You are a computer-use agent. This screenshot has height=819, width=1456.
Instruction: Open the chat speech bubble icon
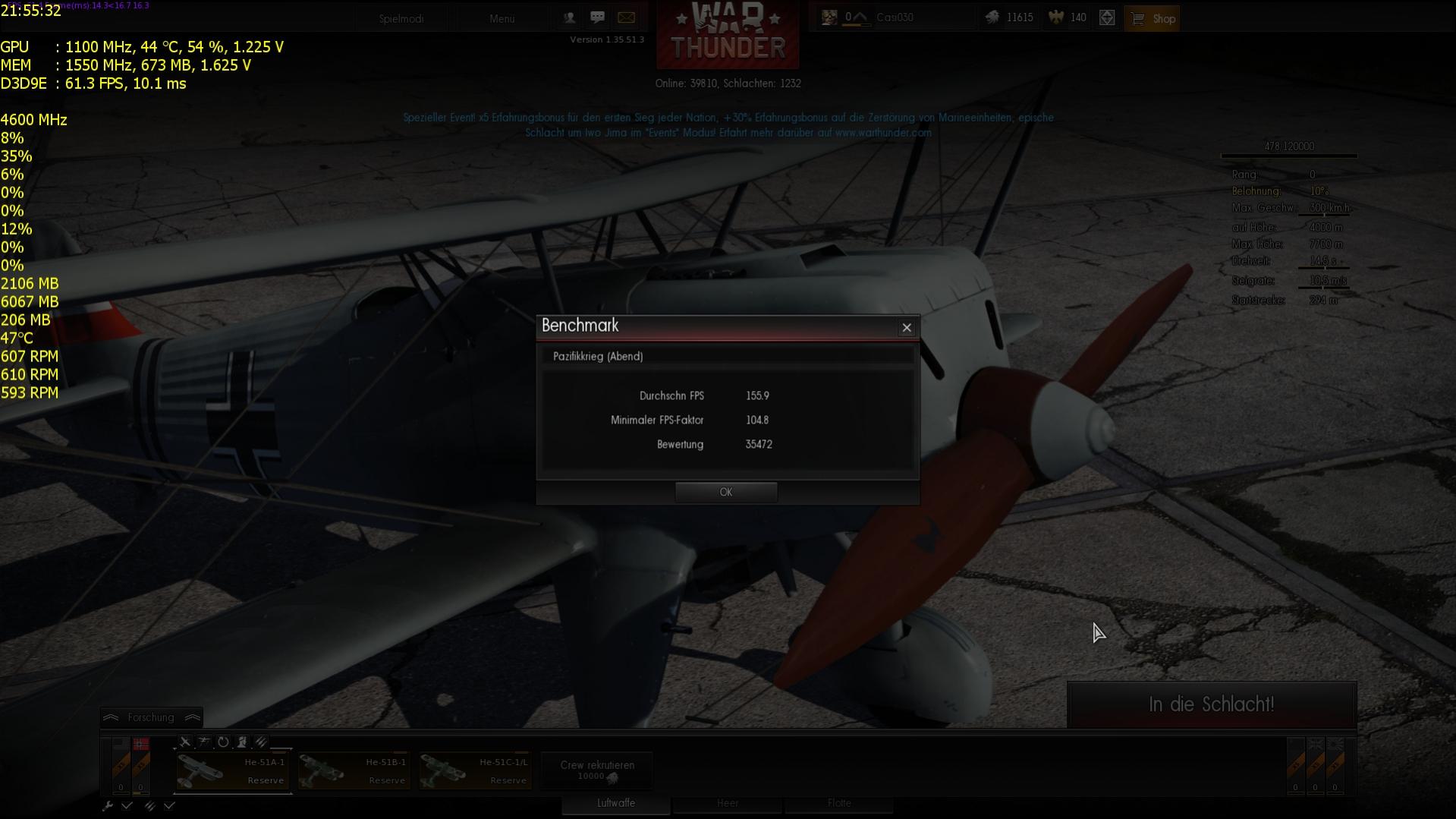pos(597,17)
